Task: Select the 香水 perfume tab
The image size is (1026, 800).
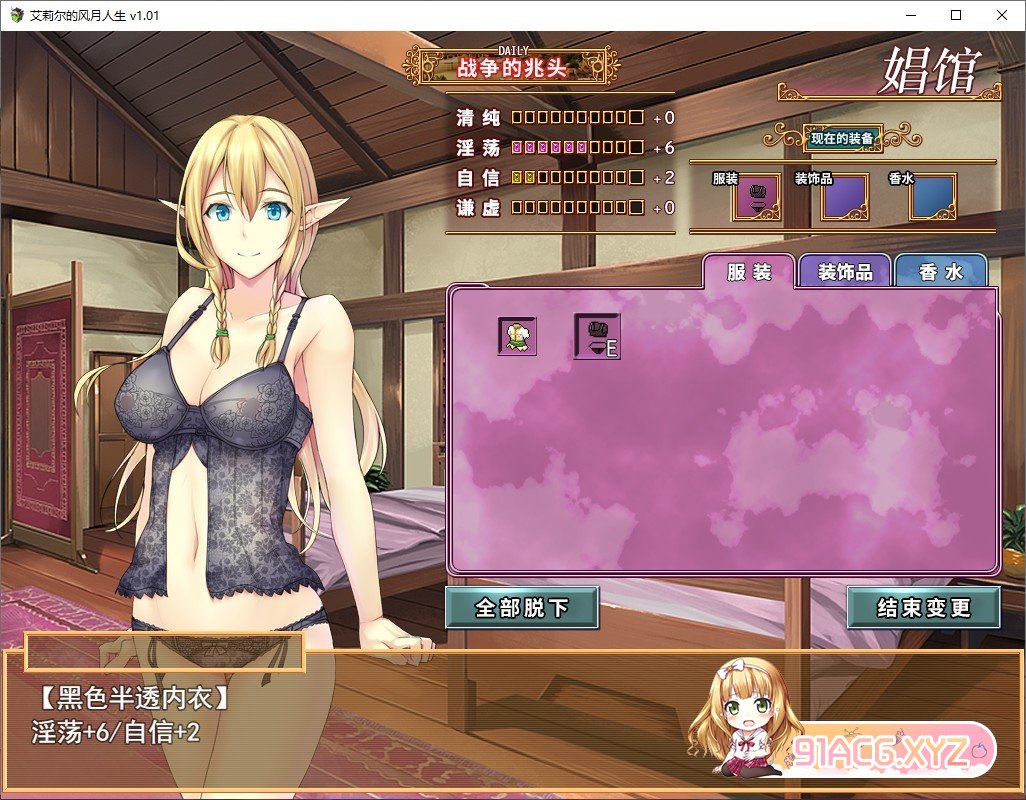Action: pyautogui.click(x=940, y=272)
